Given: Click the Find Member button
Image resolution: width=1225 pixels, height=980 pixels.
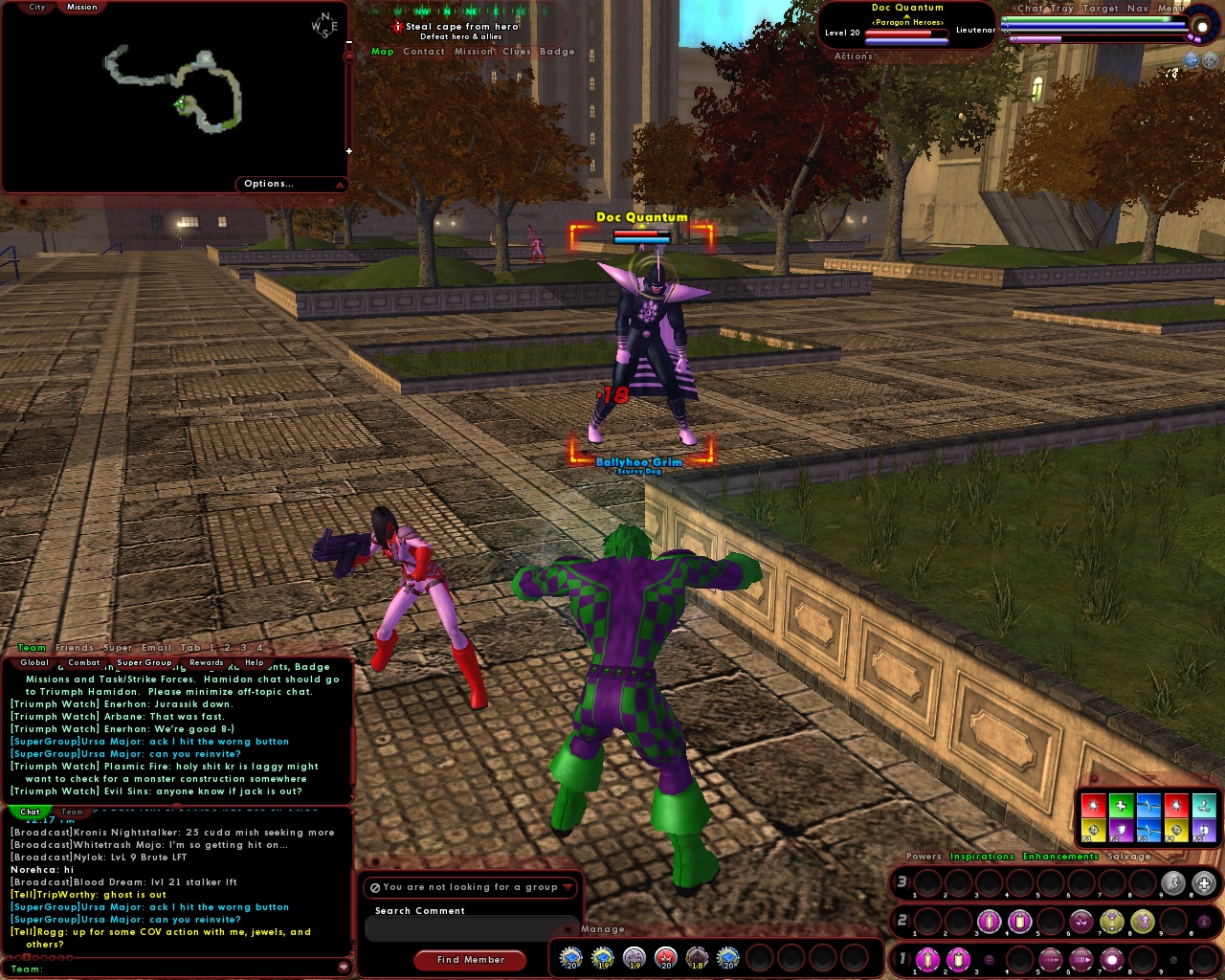Looking at the screenshot, I should click(x=470, y=960).
